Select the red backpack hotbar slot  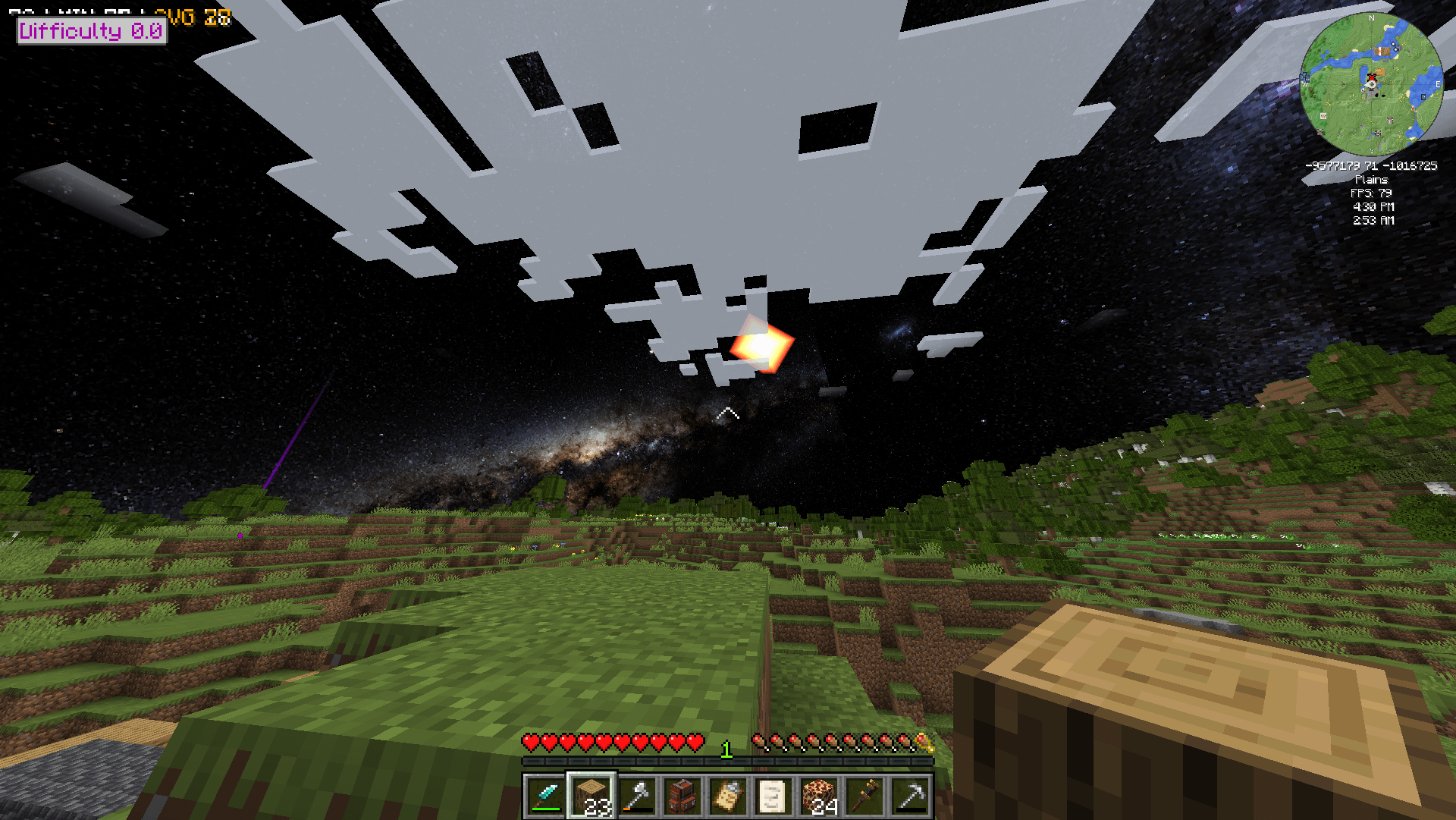682,796
